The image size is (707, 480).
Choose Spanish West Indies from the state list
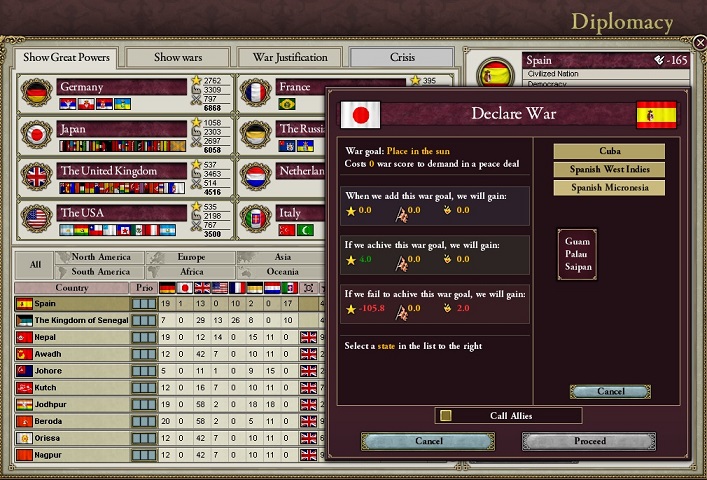point(609,169)
